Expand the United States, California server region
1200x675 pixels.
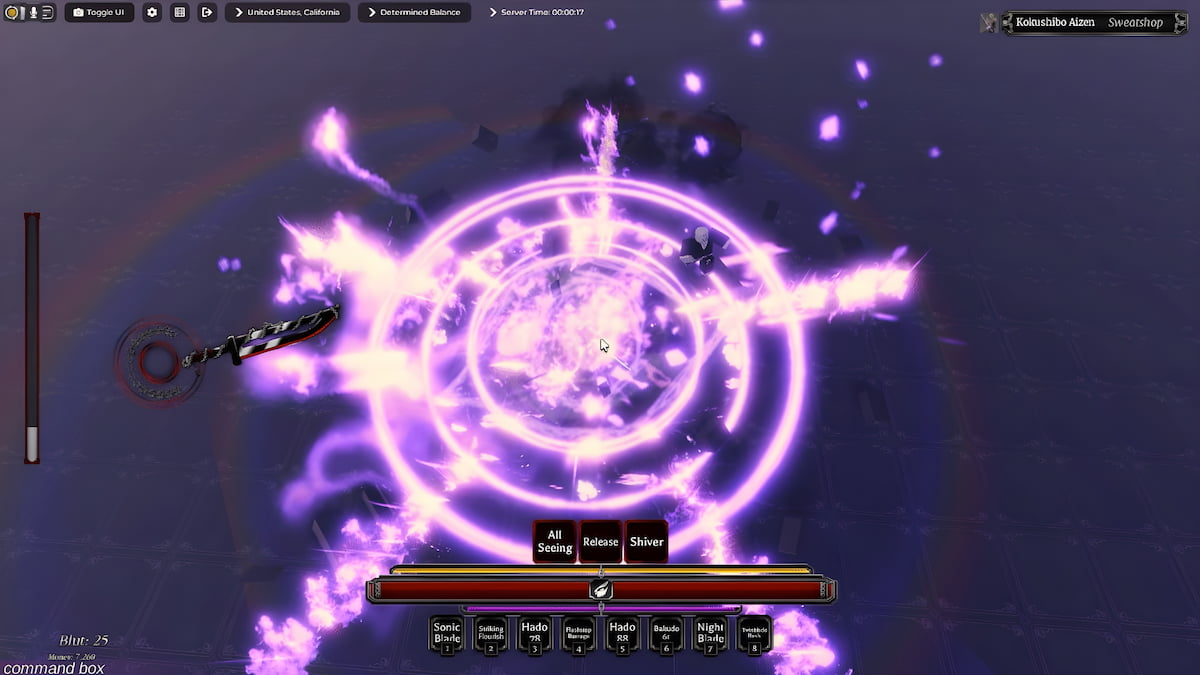[287, 13]
